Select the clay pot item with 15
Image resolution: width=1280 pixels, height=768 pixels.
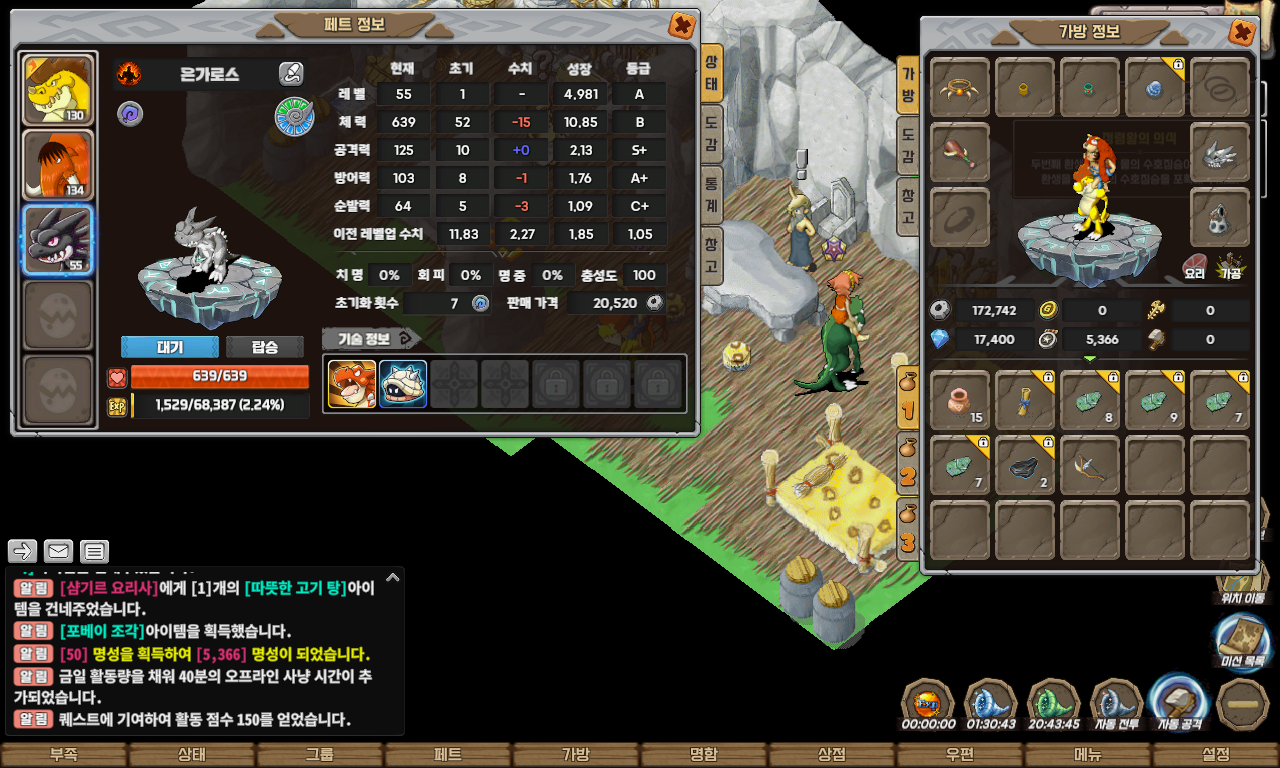(x=960, y=400)
